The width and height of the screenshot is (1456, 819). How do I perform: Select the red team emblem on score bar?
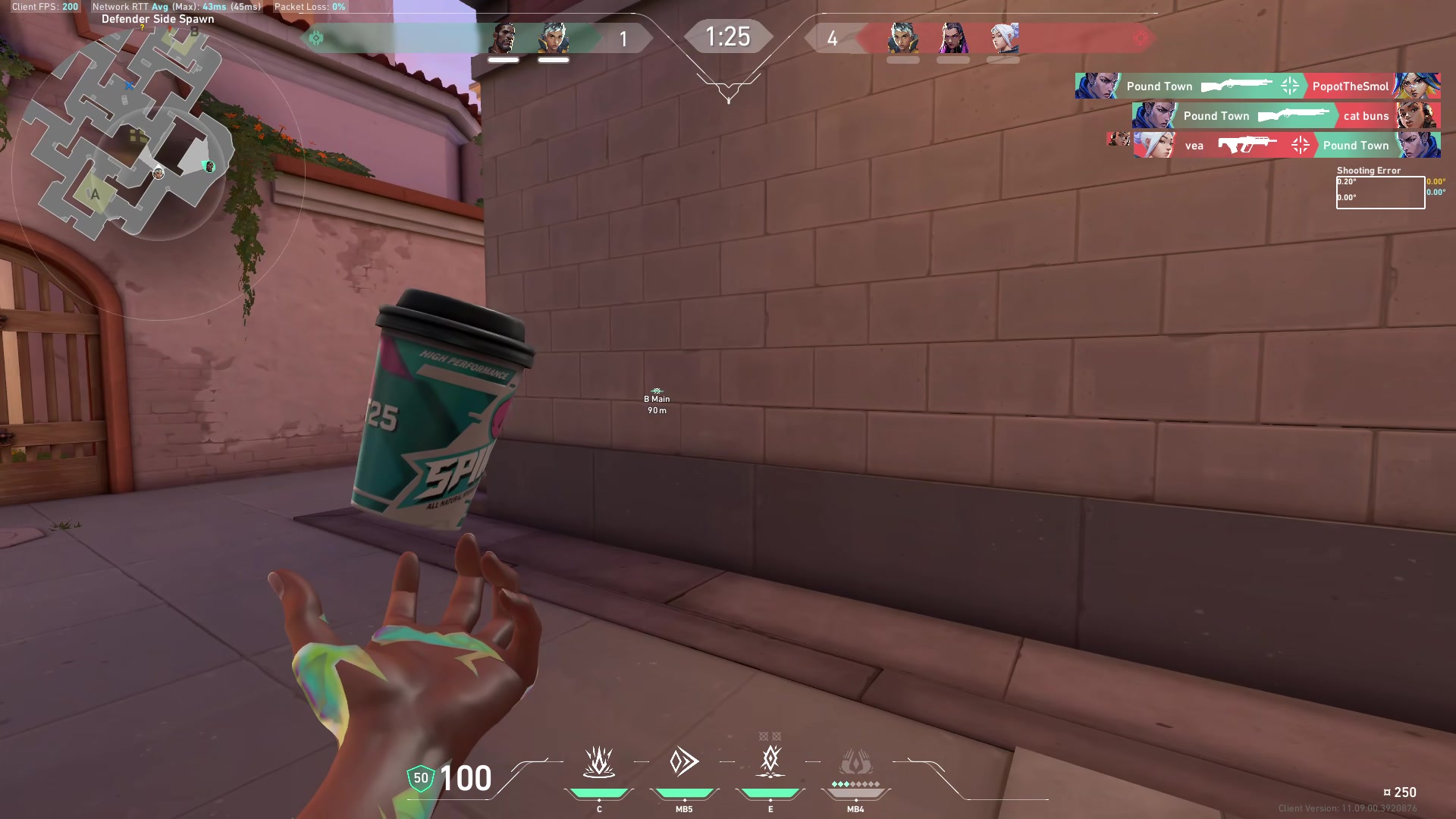tap(1140, 38)
